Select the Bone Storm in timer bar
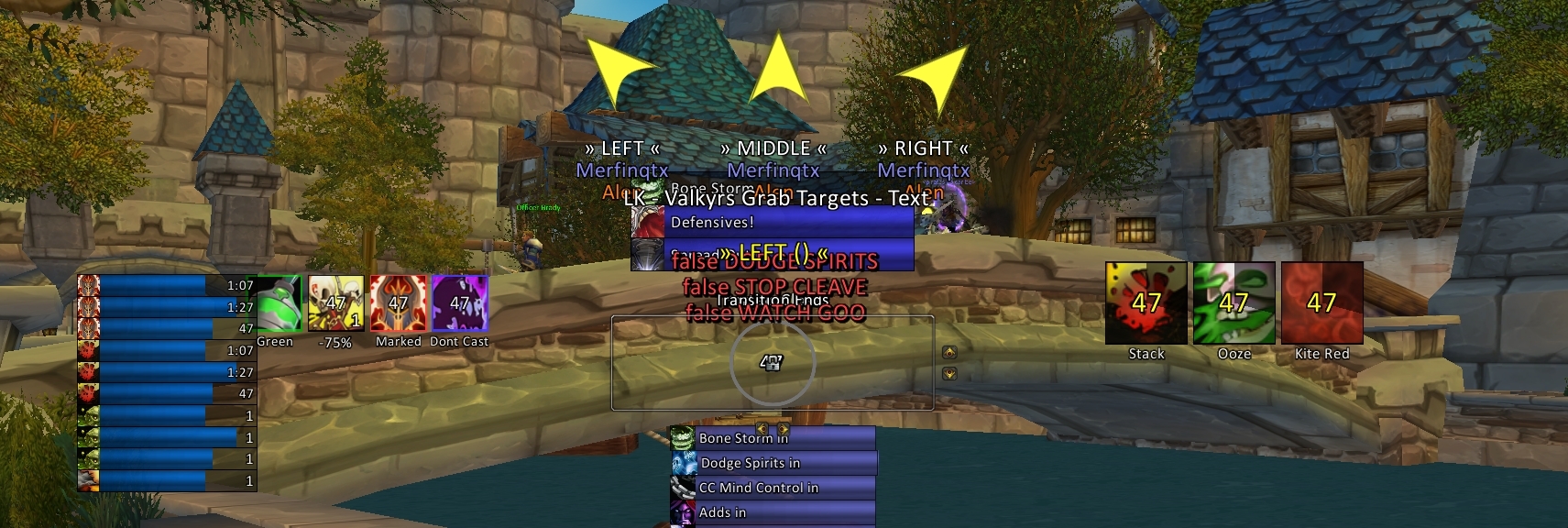 784,438
